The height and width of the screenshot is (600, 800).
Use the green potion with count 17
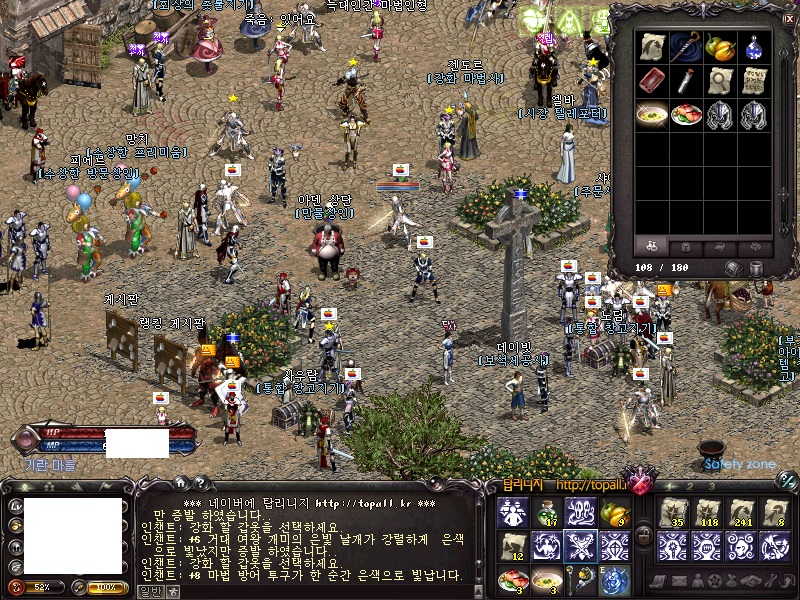click(x=547, y=513)
